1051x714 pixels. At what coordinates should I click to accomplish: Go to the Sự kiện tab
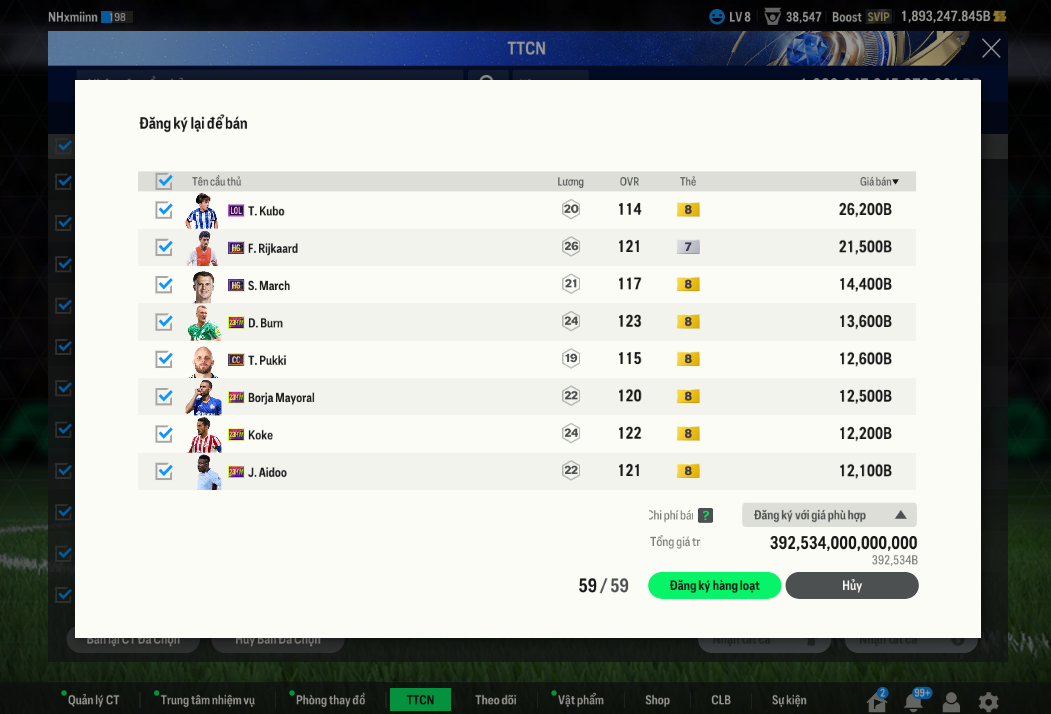(x=789, y=700)
